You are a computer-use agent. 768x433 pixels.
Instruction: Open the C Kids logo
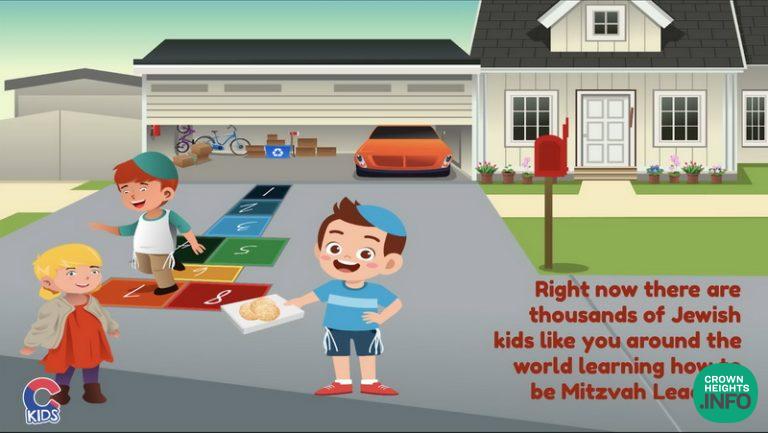tap(41, 399)
